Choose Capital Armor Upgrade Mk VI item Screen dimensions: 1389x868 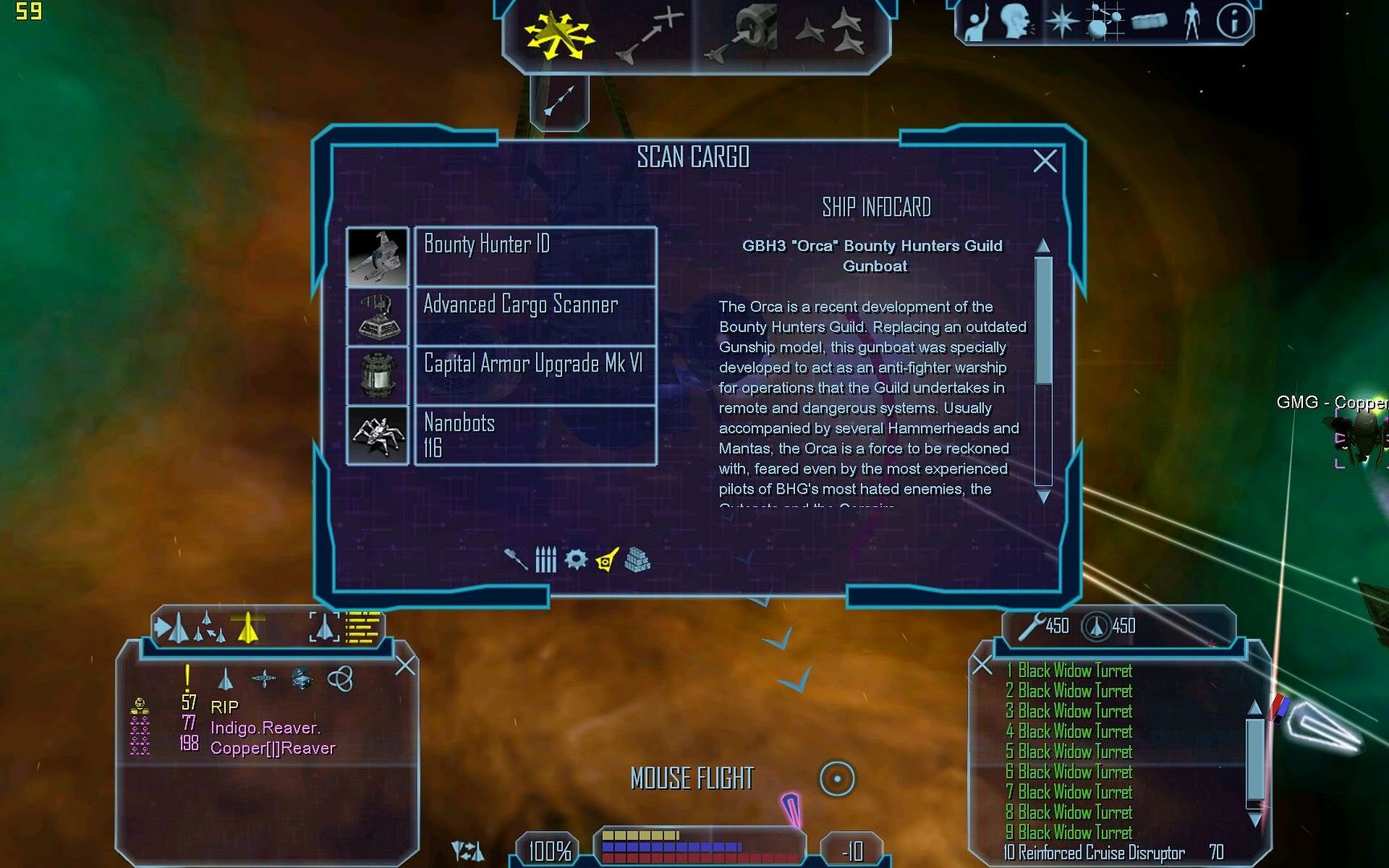535,375
